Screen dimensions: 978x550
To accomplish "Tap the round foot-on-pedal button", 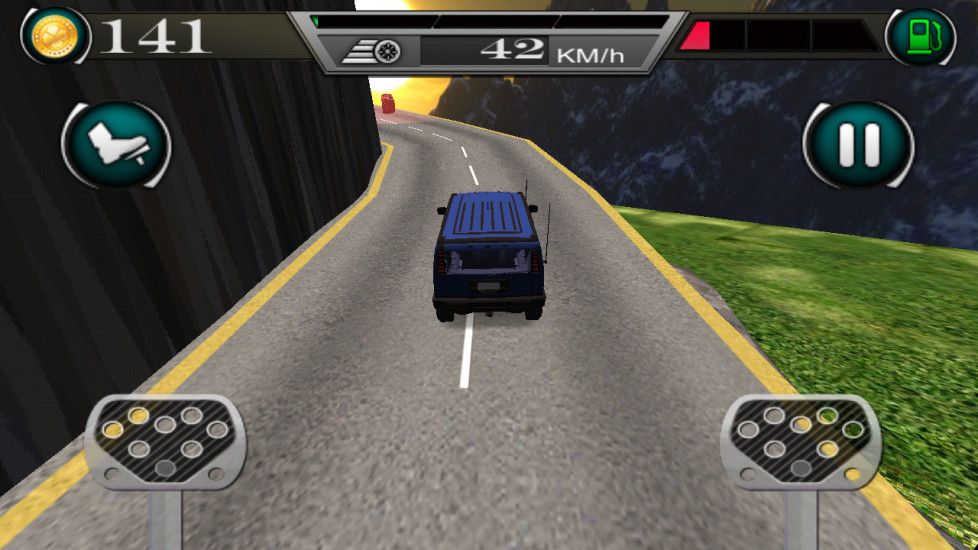I will click(116, 146).
